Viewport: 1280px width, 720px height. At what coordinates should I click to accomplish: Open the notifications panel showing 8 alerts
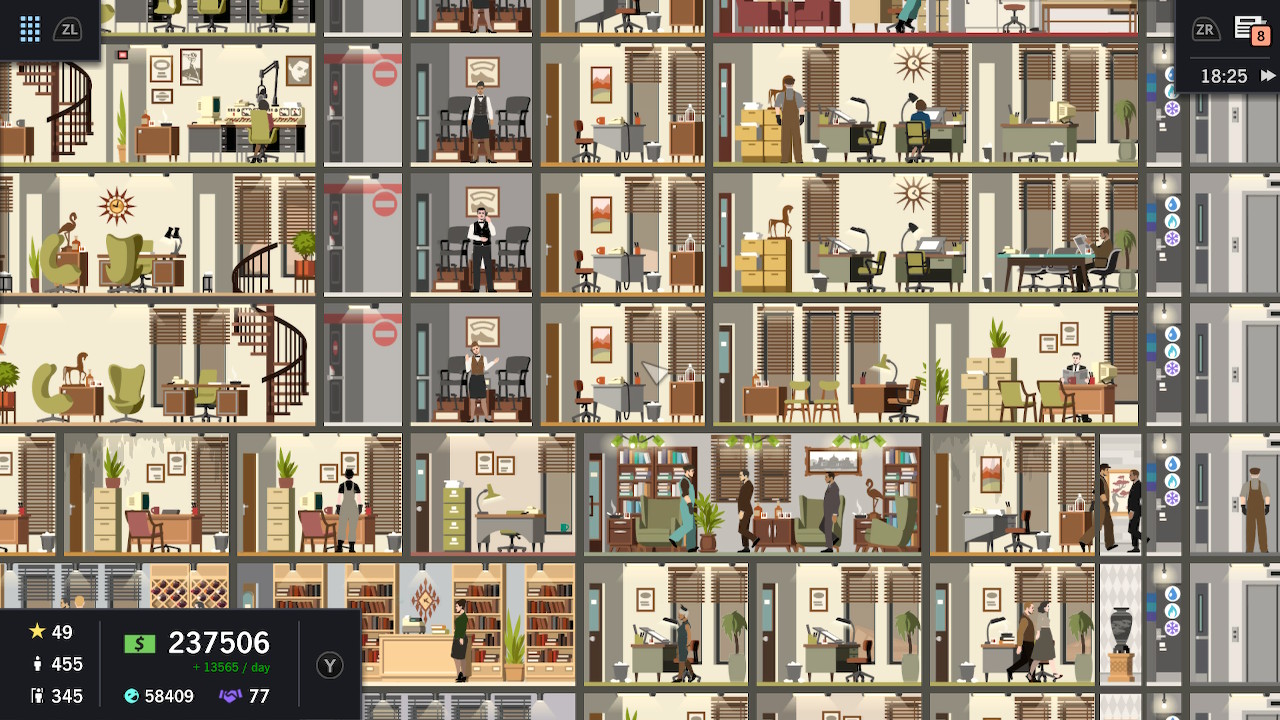[x=1250, y=29]
